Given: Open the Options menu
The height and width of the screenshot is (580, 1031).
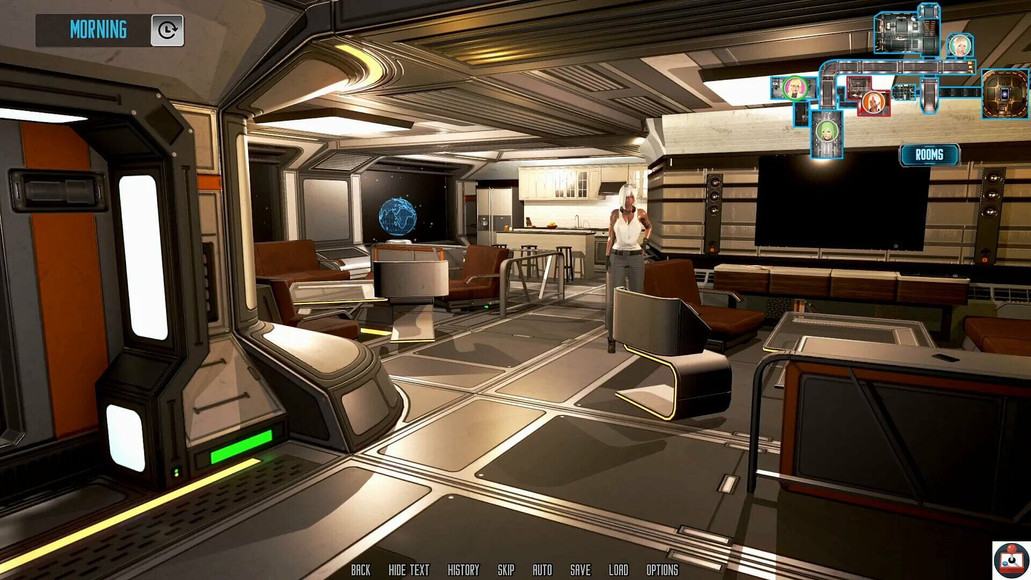Looking at the screenshot, I should pyautogui.click(x=662, y=570).
